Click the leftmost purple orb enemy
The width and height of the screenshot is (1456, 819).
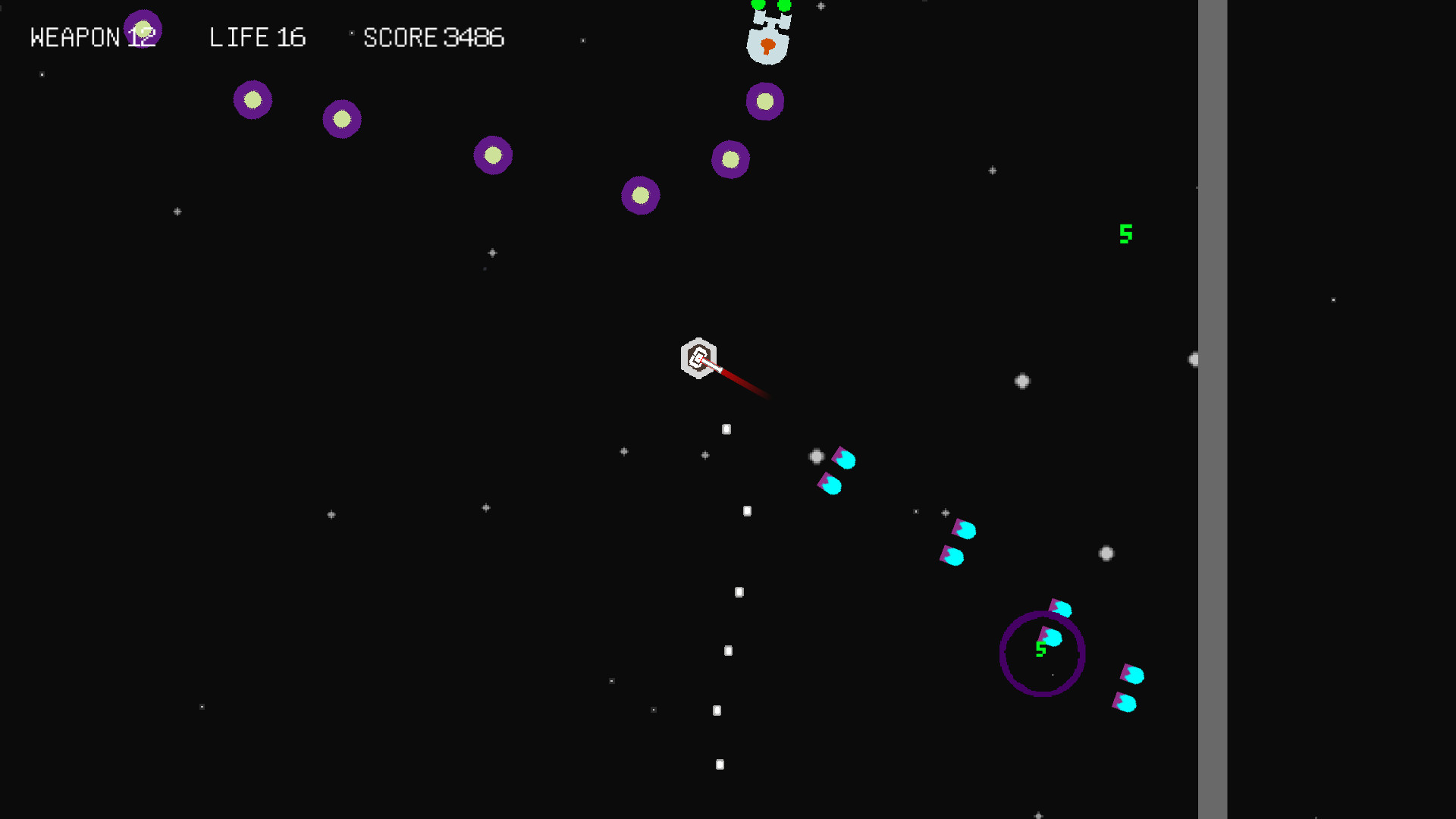tap(253, 99)
